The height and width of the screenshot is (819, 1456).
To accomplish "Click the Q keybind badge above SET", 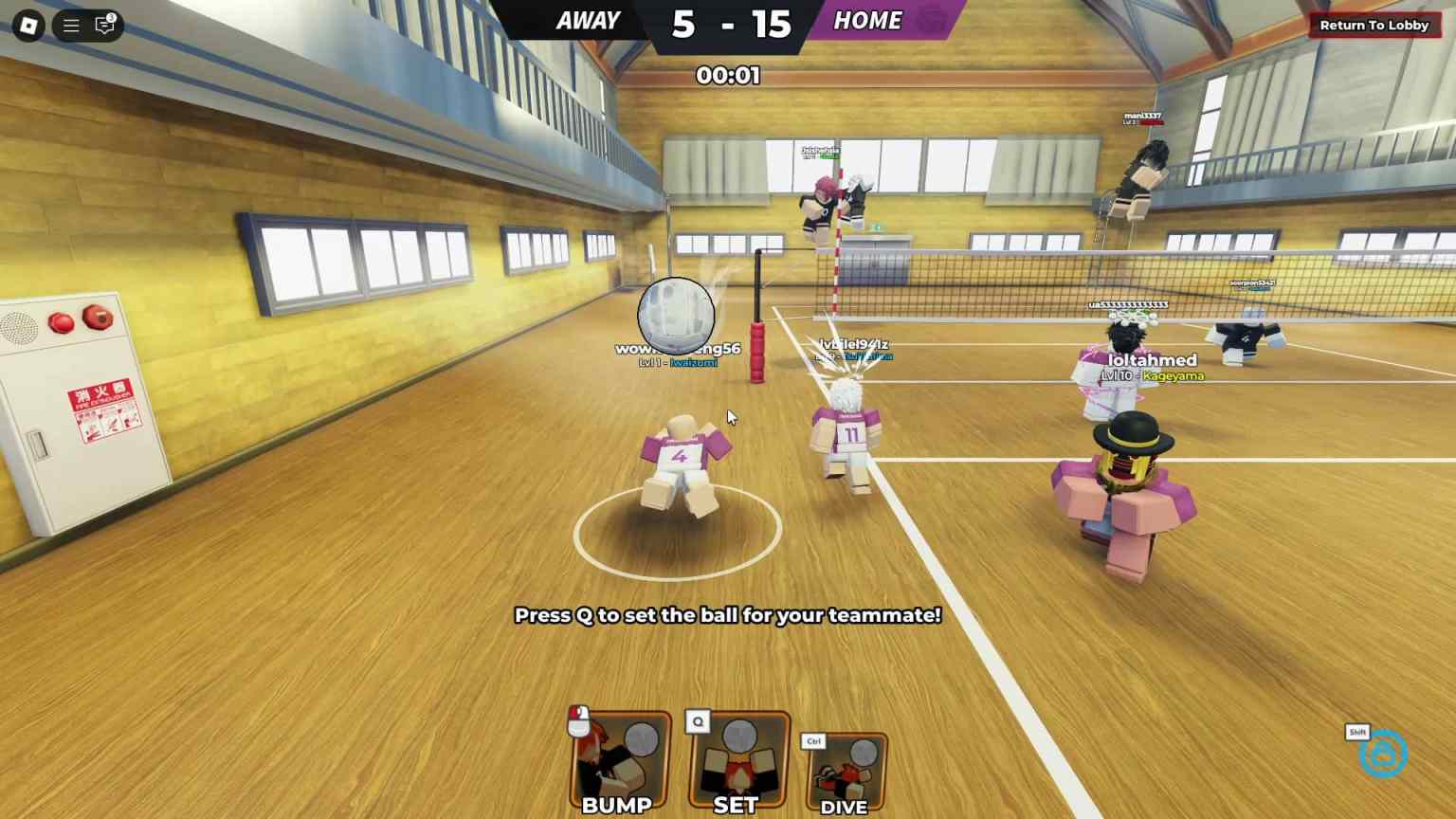I will tap(698, 721).
